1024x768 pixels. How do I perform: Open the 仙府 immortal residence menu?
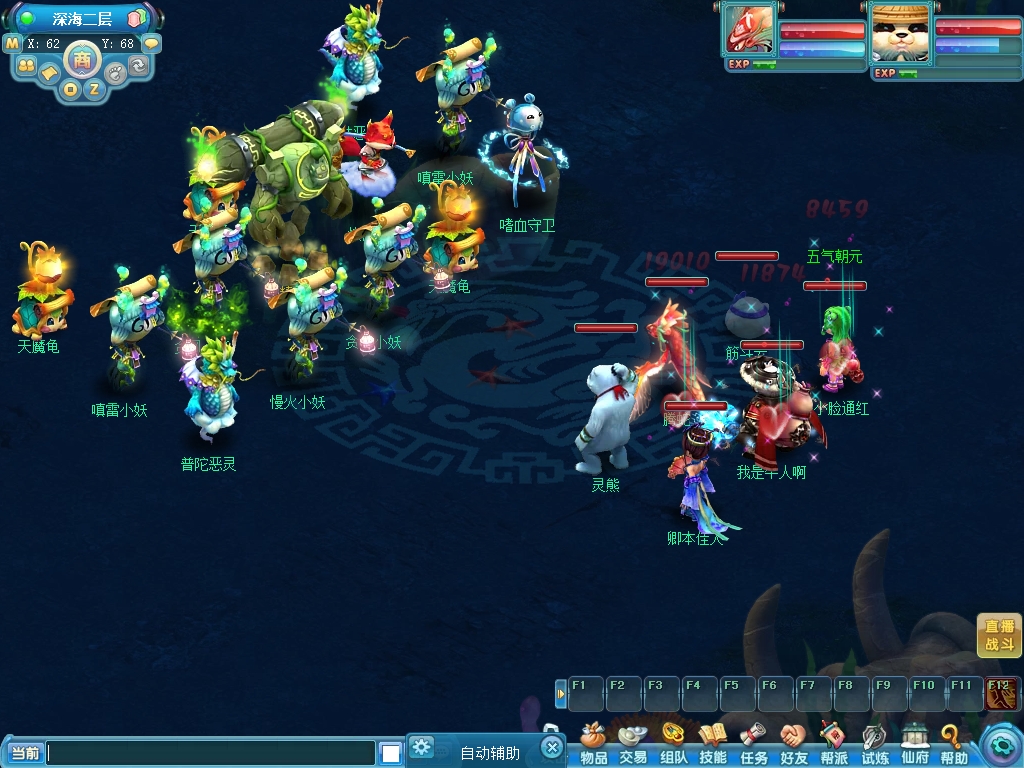pyautogui.click(x=915, y=747)
